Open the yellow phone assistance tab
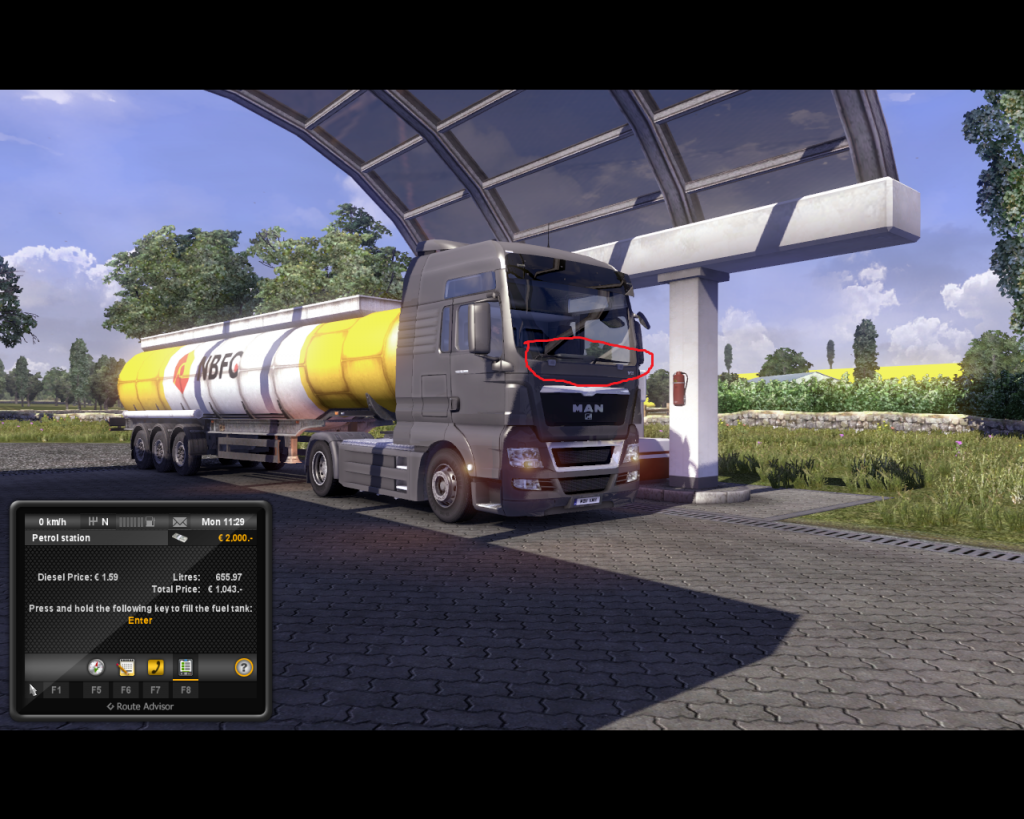 (x=155, y=667)
